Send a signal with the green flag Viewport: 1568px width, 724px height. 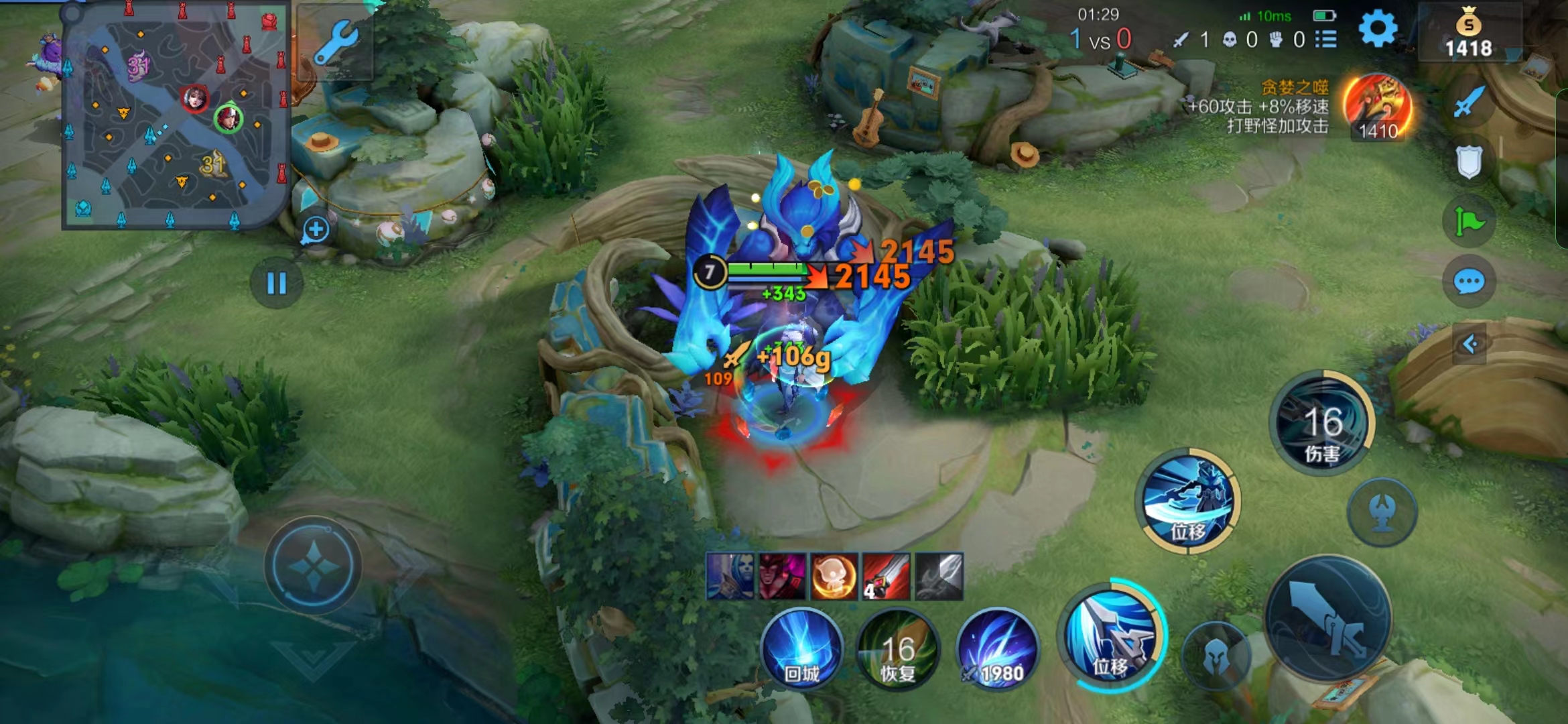point(1469,221)
